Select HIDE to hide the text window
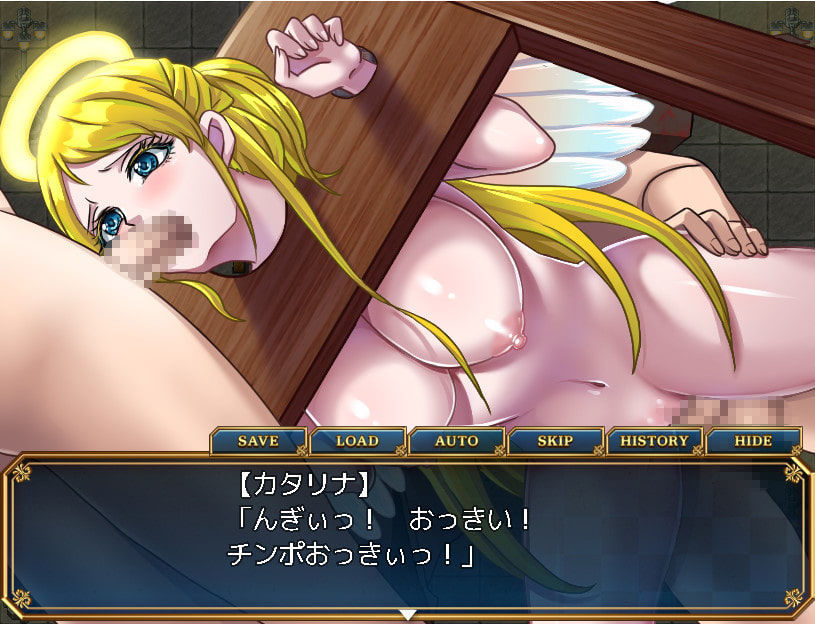This screenshot has width=815, height=624. [x=753, y=441]
